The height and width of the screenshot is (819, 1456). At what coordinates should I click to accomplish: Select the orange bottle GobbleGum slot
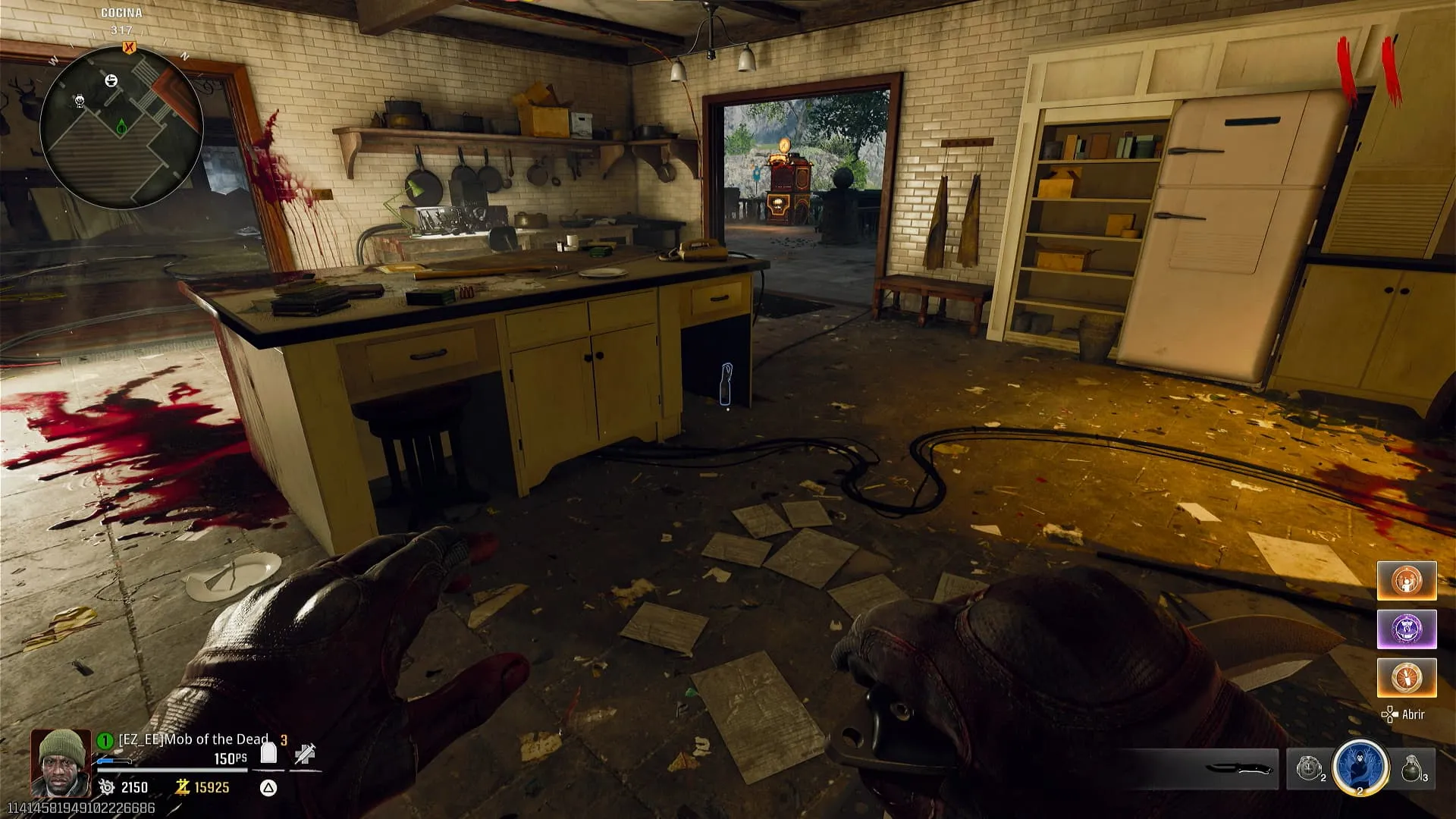(x=1406, y=677)
